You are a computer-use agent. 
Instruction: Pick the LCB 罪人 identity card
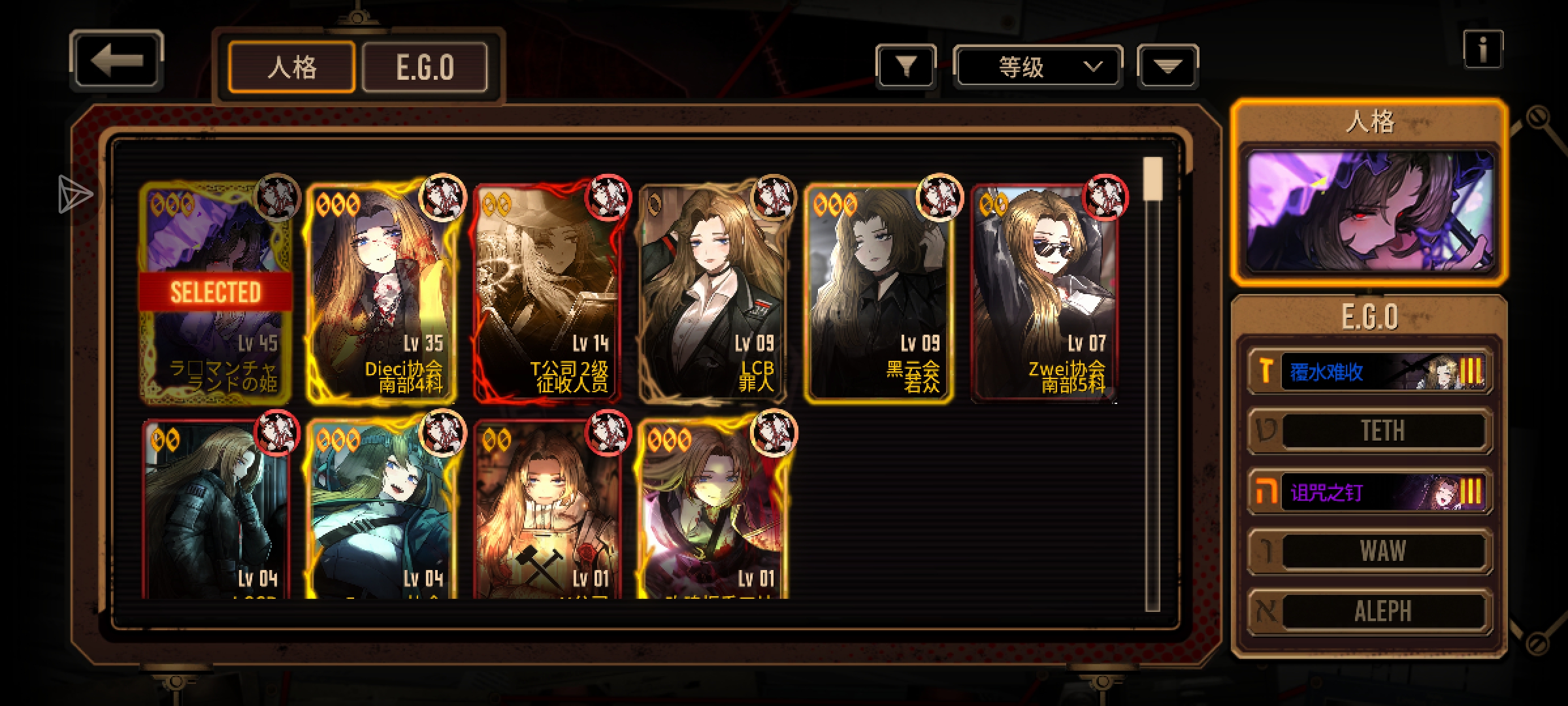[x=713, y=292]
